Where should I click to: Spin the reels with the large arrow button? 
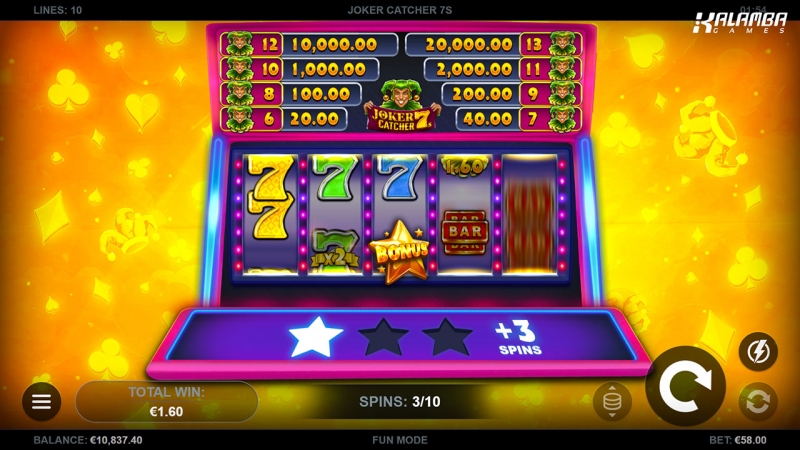[685, 385]
